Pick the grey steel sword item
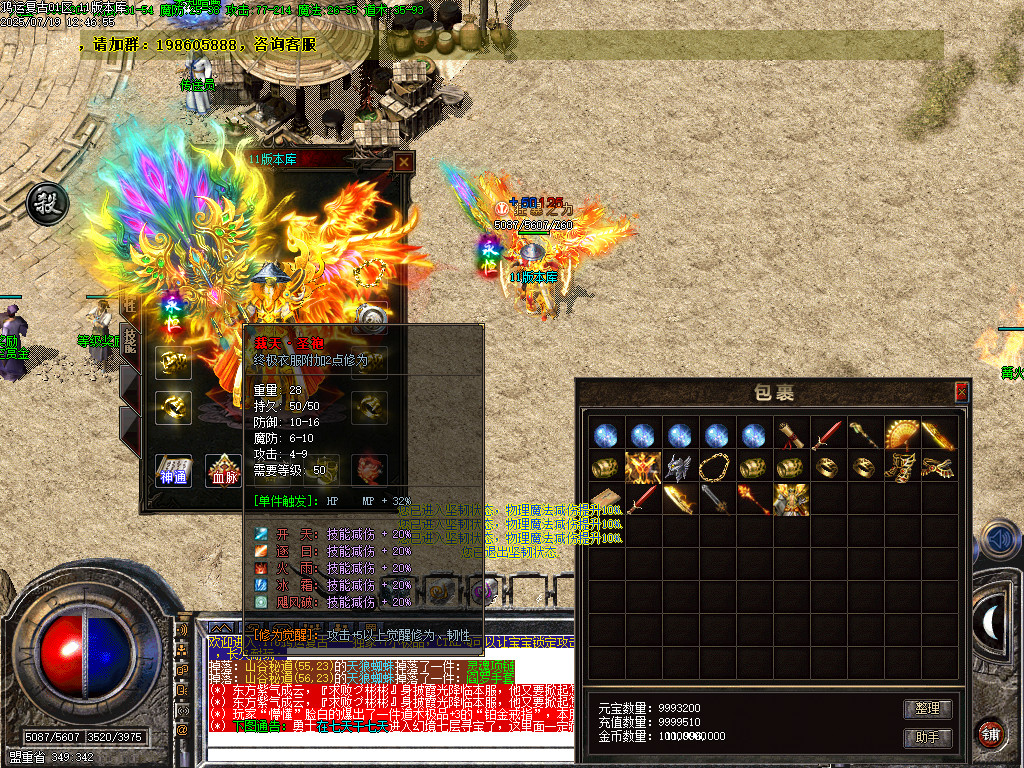The image size is (1024, 768). pyautogui.click(x=716, y=499)
